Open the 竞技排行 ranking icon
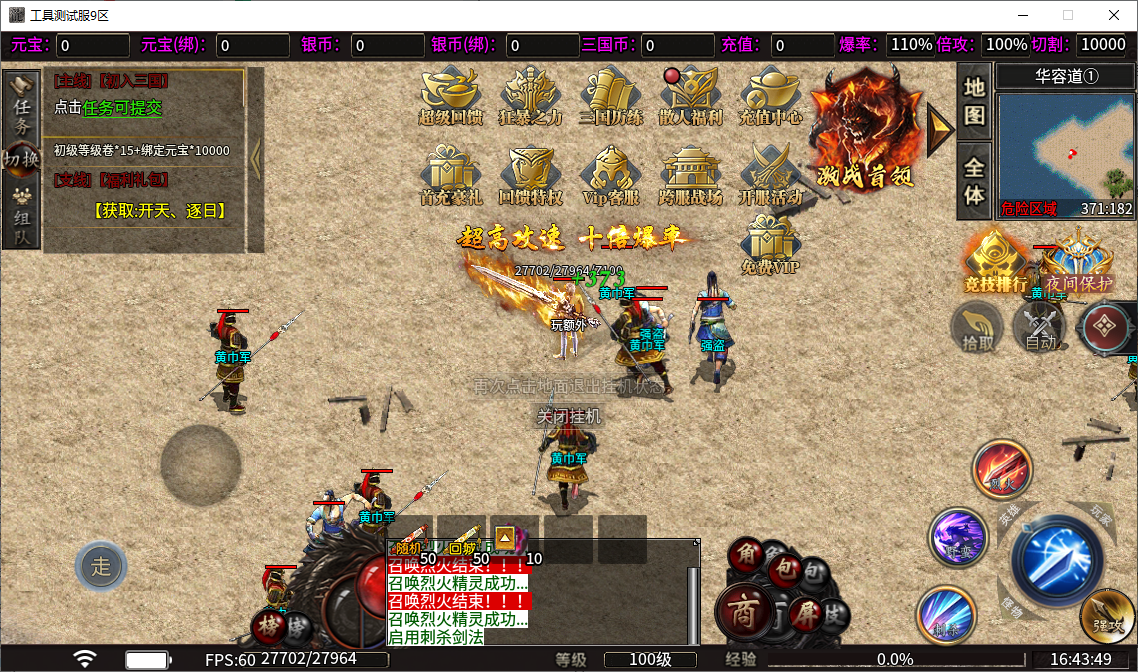 pos(995,262)
